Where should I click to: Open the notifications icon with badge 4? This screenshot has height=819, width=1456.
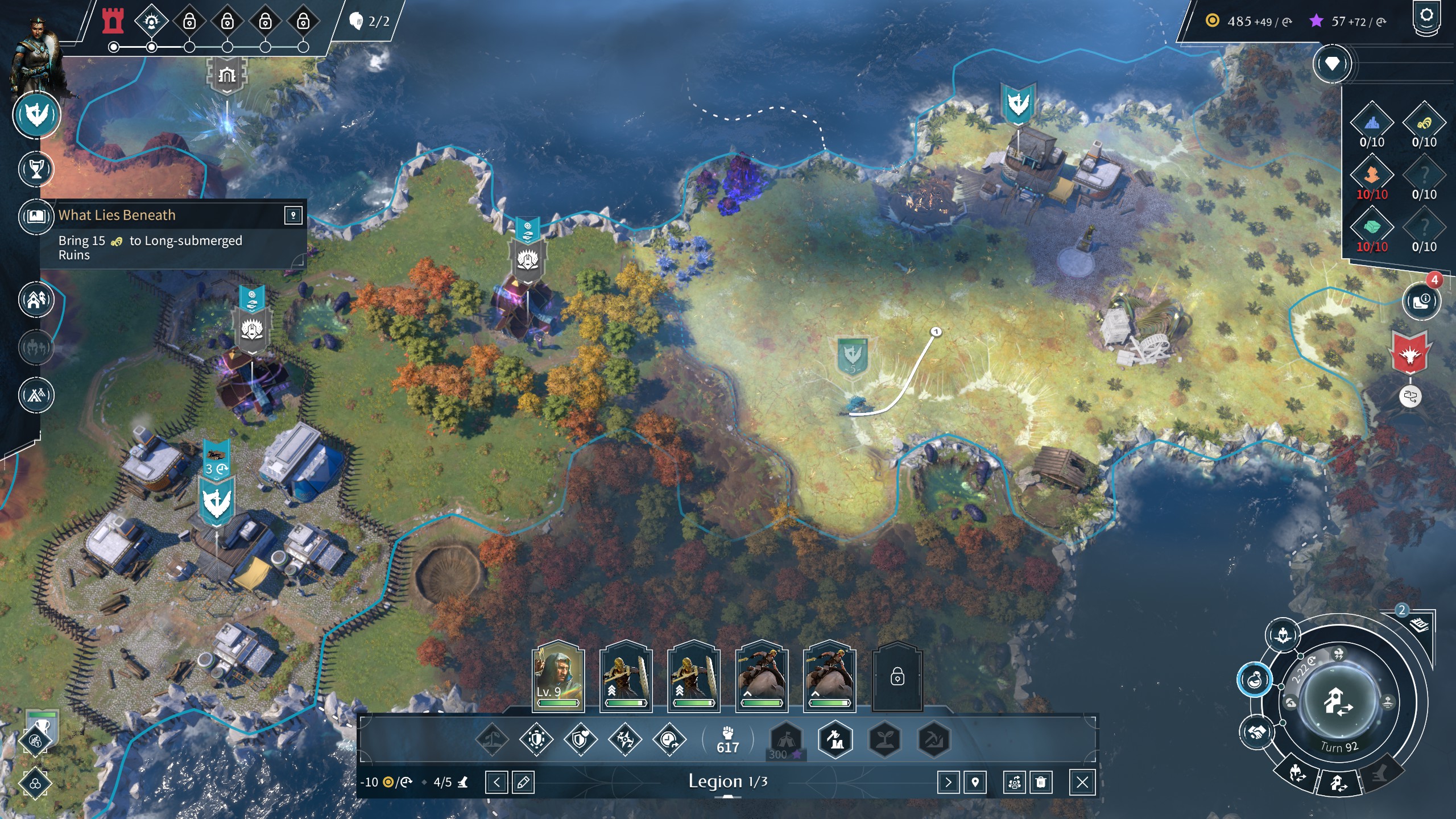click(1421, 300)
